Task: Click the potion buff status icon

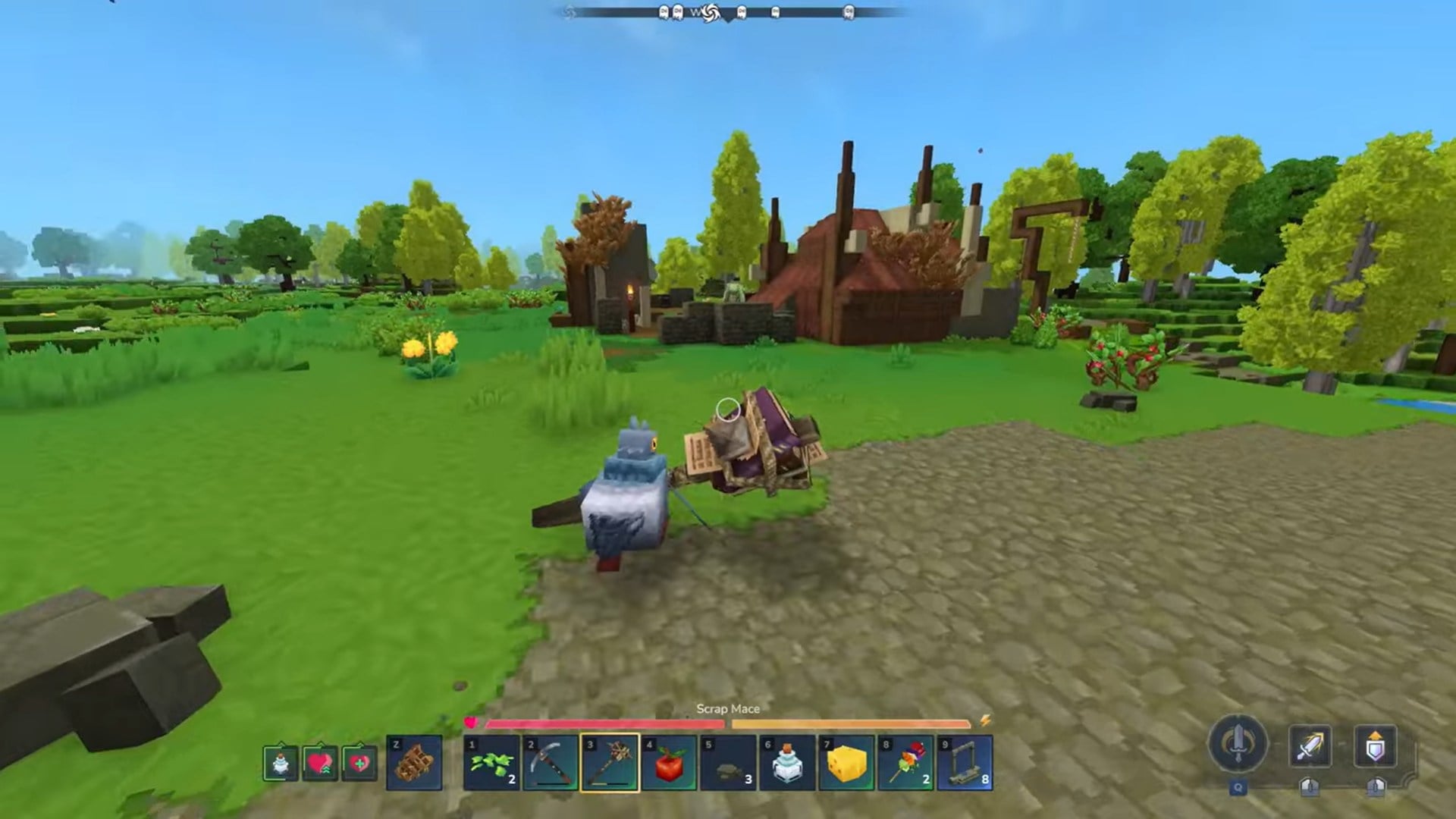Action: 281,764
